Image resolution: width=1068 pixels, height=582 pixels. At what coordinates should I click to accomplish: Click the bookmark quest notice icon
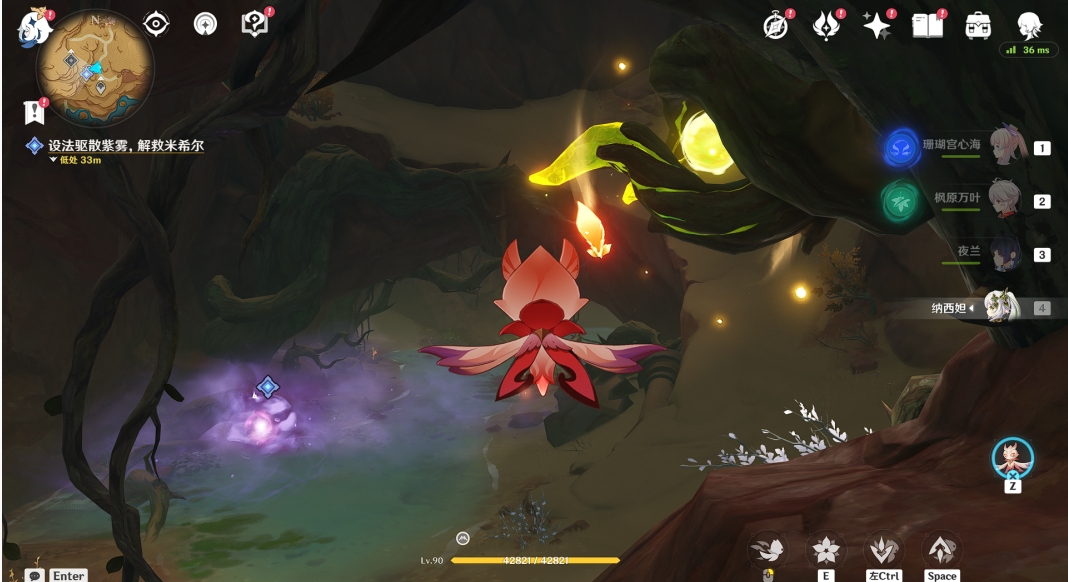pyautogui.click(x=36, y=111)
